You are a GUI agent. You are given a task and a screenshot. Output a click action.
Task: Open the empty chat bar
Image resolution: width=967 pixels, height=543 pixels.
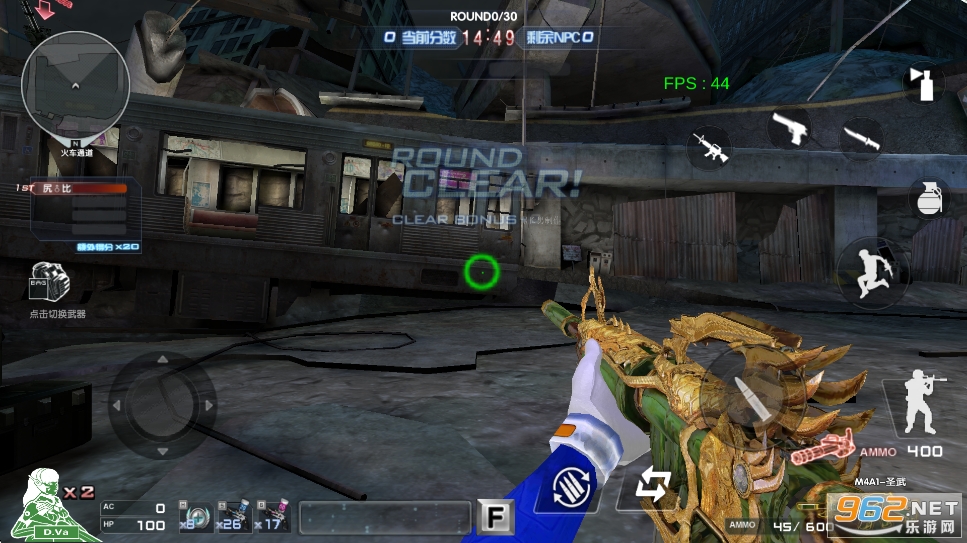(384, 517)
